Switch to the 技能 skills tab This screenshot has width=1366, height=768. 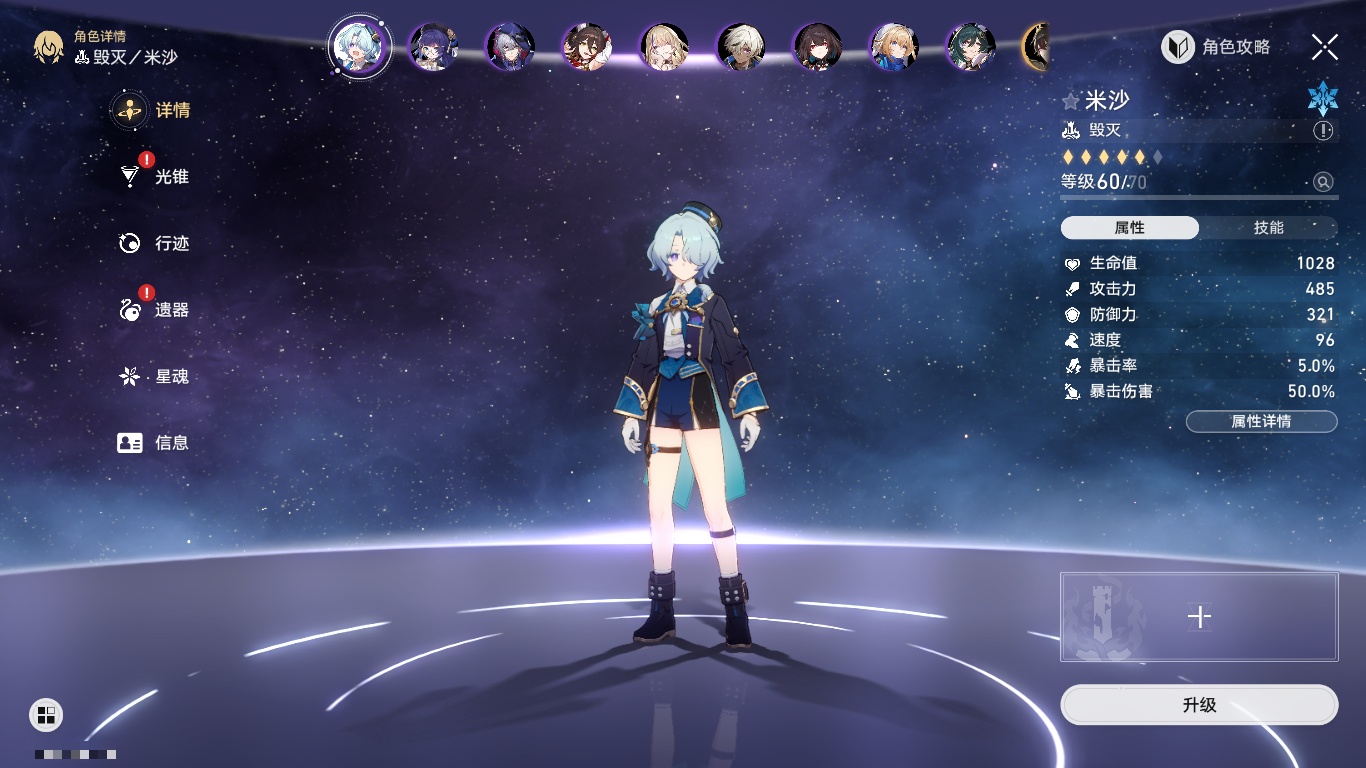click(x=1268, y=228)
